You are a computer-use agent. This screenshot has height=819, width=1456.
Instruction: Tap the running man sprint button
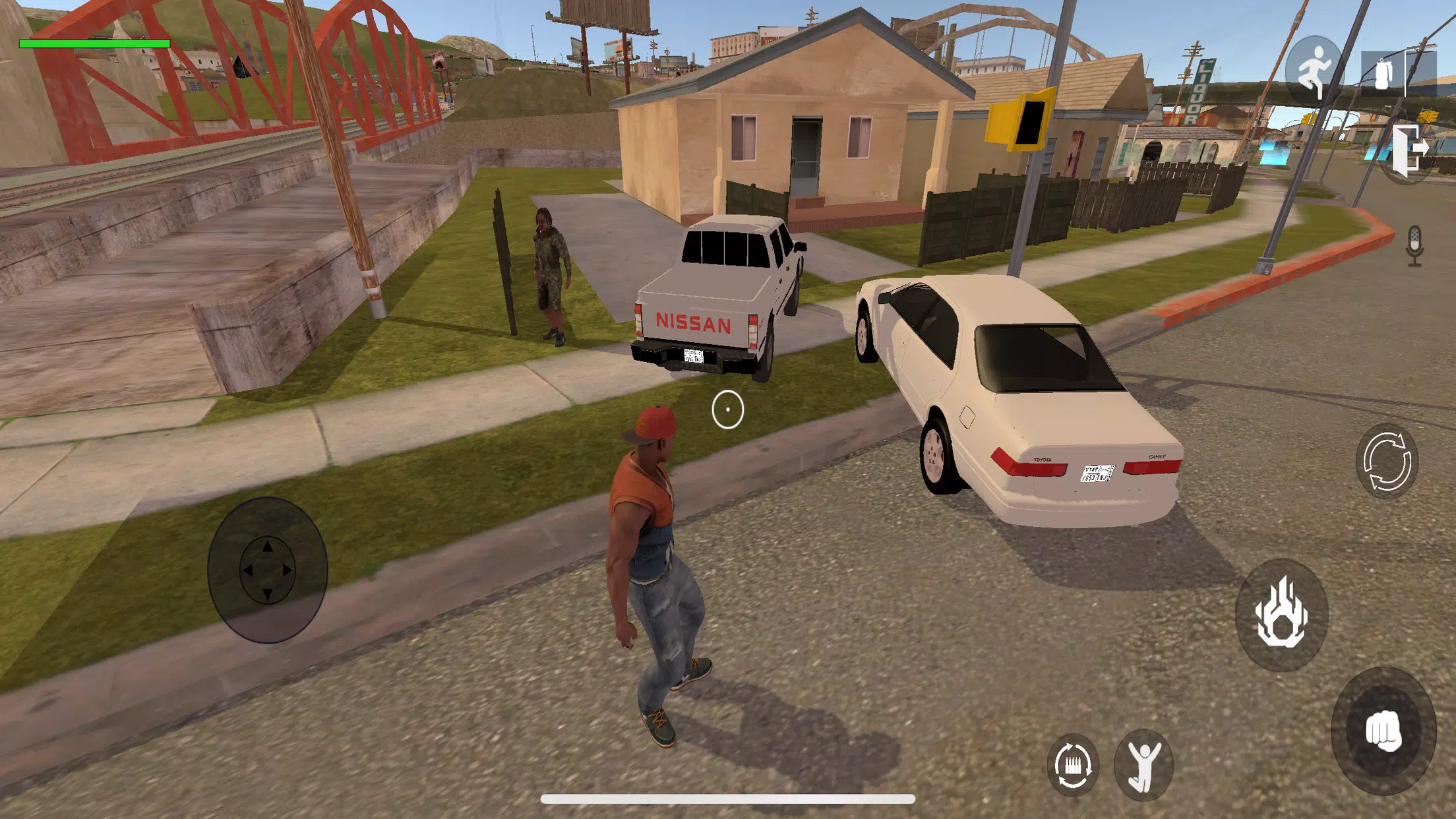[x=1314, y=71]
